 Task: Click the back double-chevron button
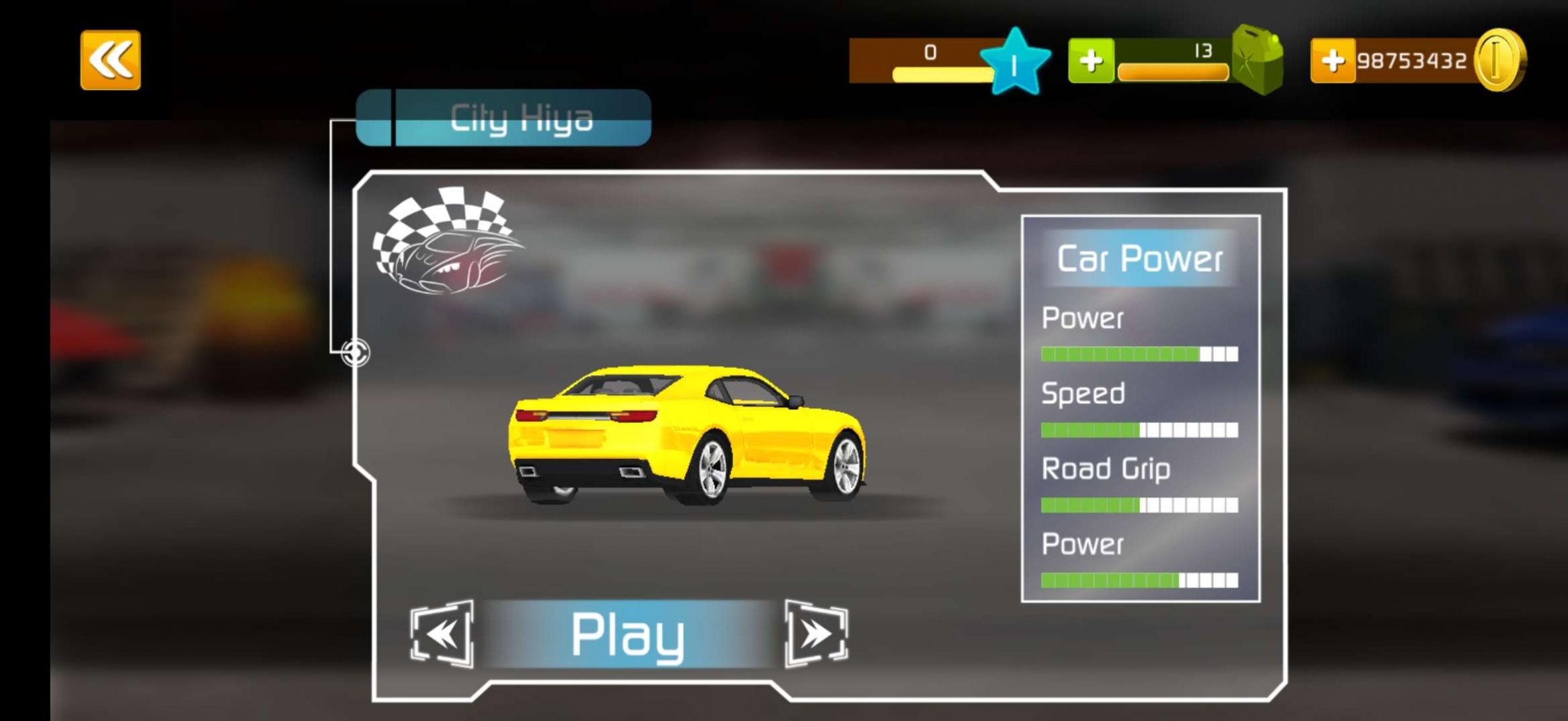pos(110,59)
